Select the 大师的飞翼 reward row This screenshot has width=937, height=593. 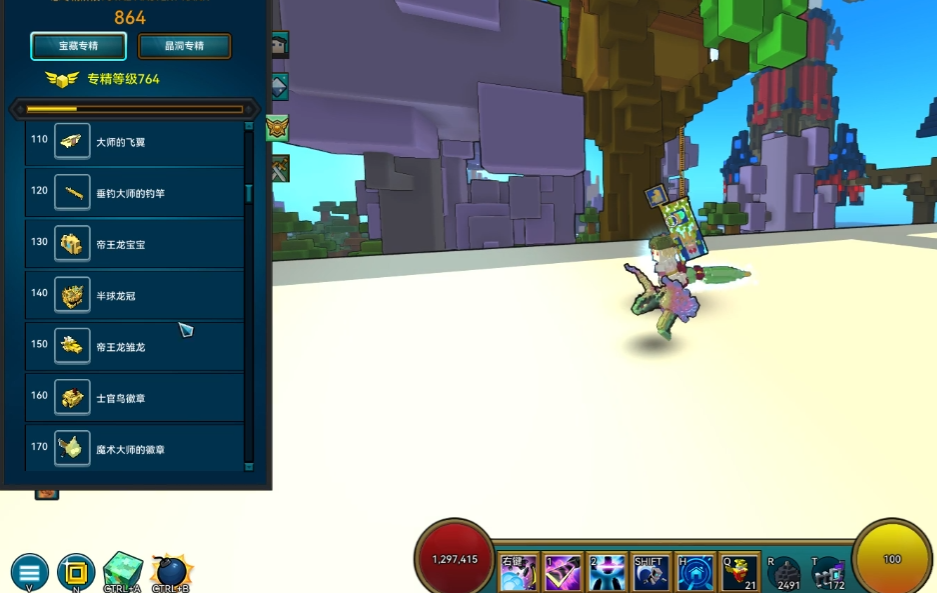point(134,142)
